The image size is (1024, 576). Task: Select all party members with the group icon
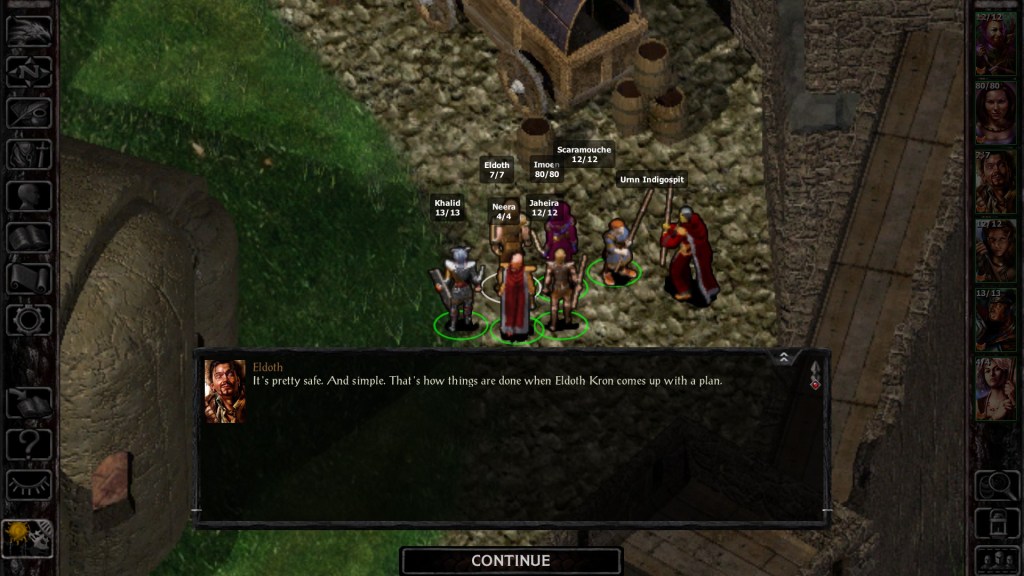[995, 558]
